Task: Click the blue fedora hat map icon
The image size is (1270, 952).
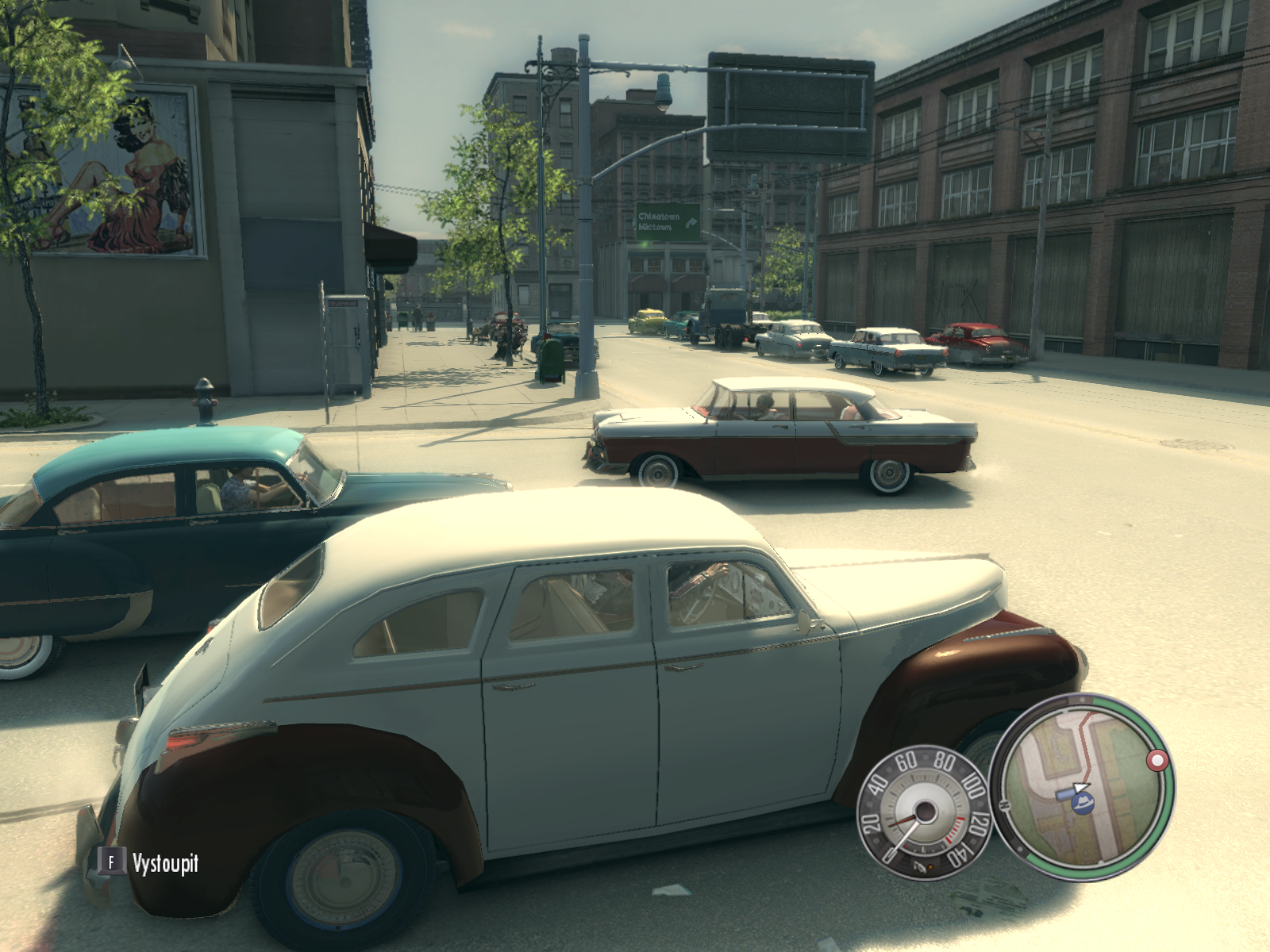Action: click(1081, 803)
